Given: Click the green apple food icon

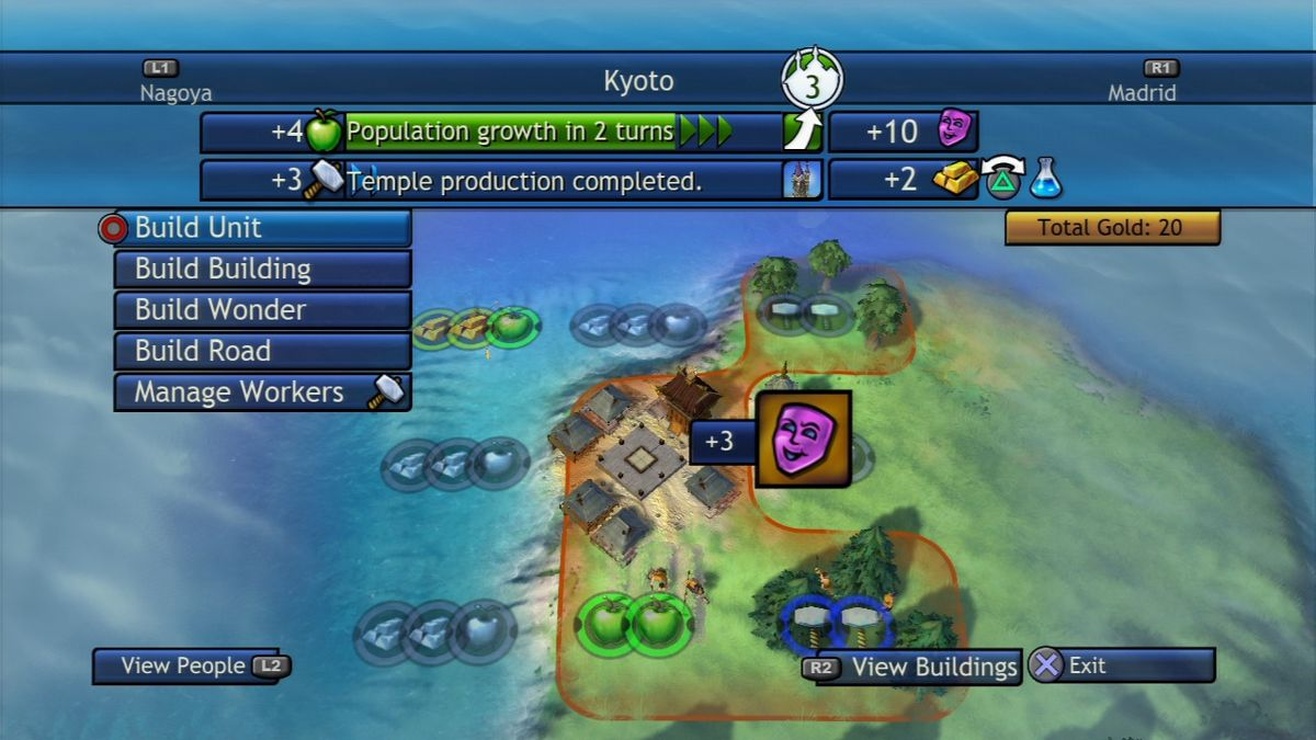Looking at the screenshot, I should [x=323, y=130].
